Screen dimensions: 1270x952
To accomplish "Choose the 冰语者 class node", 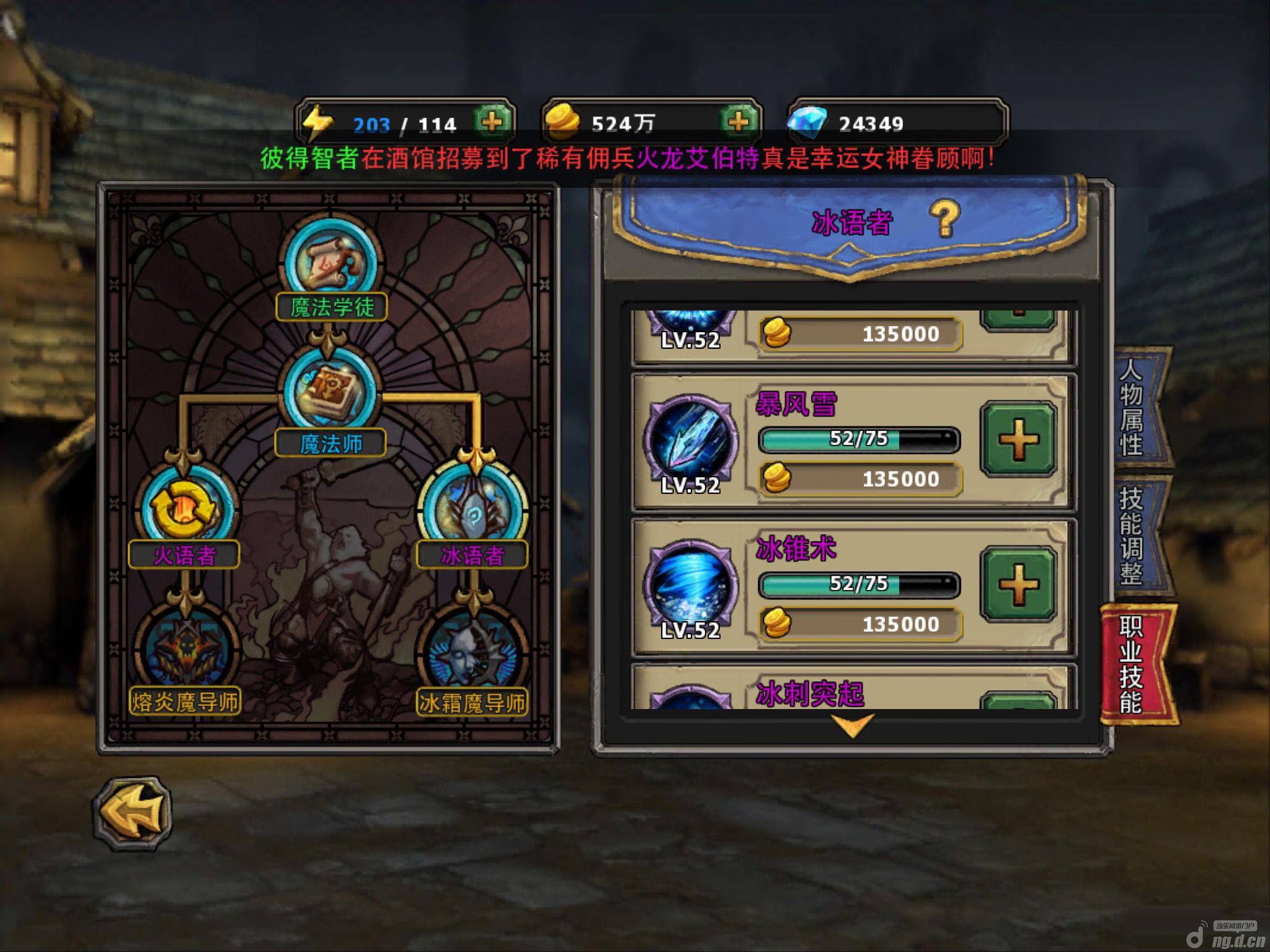I will click(473, 509).
